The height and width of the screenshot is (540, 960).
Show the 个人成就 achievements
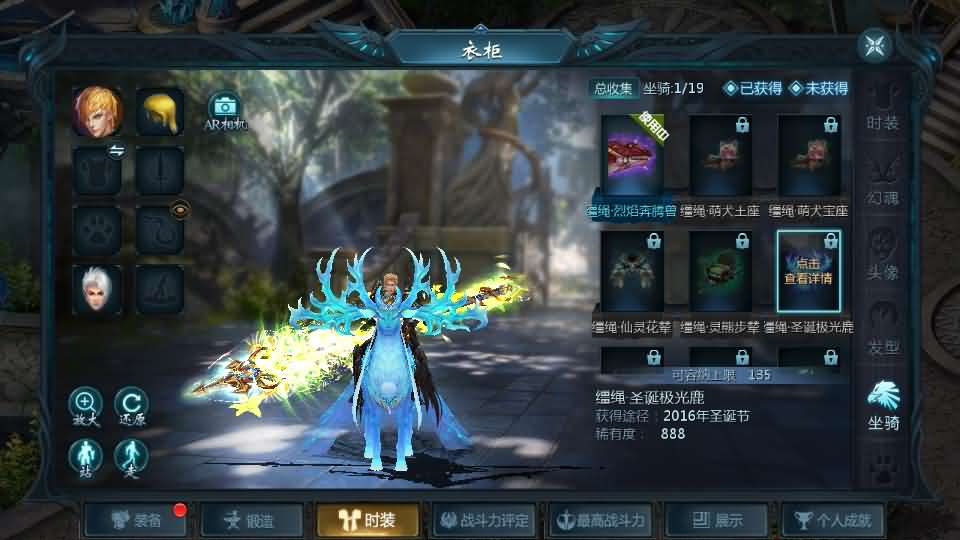pos(832,520)
